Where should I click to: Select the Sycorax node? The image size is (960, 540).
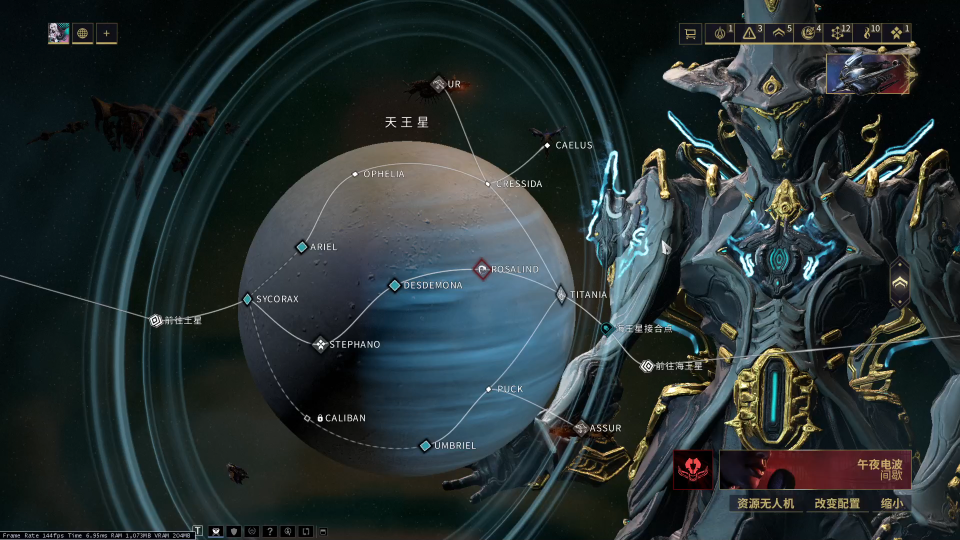pos(248,299)
